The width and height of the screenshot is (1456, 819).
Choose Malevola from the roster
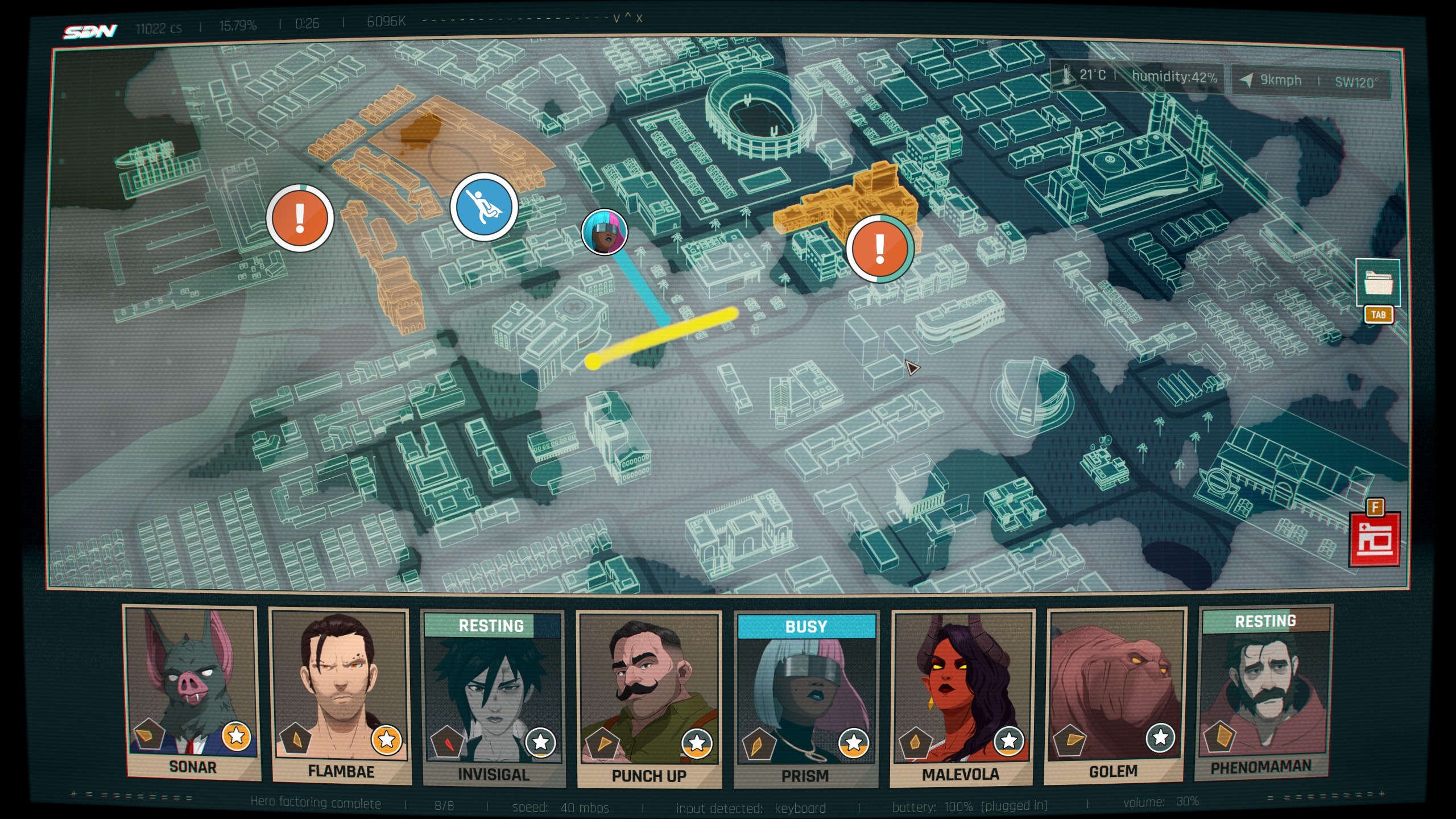click(962, 696)
